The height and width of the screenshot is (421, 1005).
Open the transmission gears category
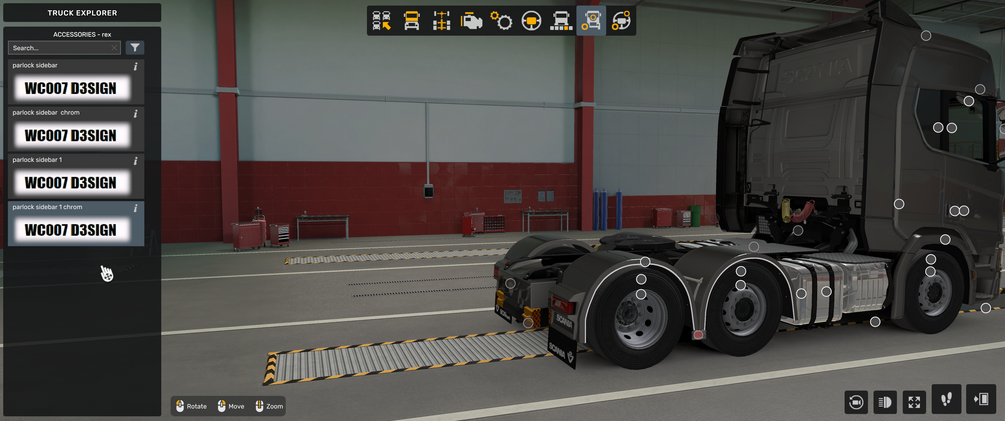point(501,20)
